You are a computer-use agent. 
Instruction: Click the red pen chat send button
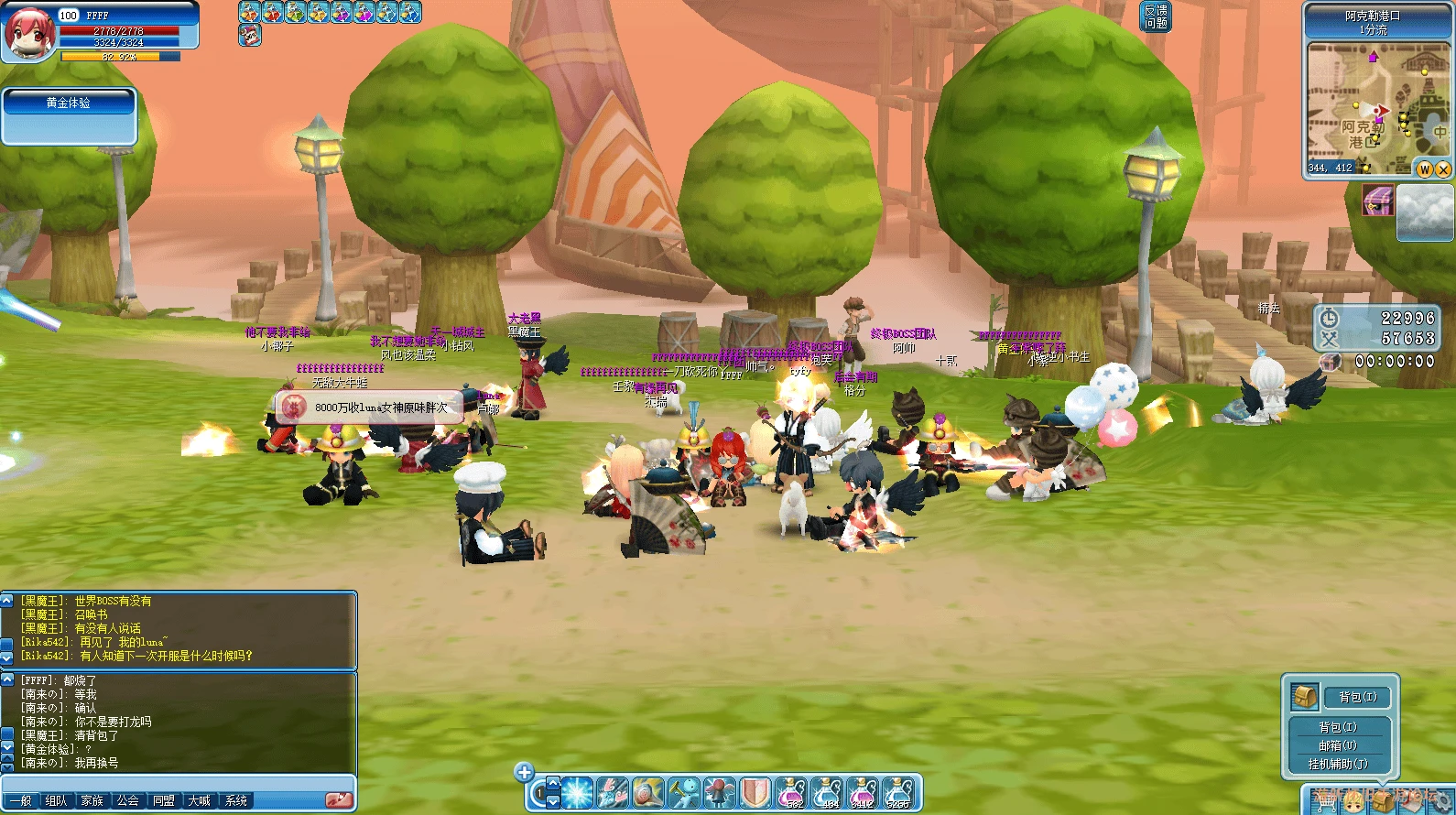(x=338, y=799)
